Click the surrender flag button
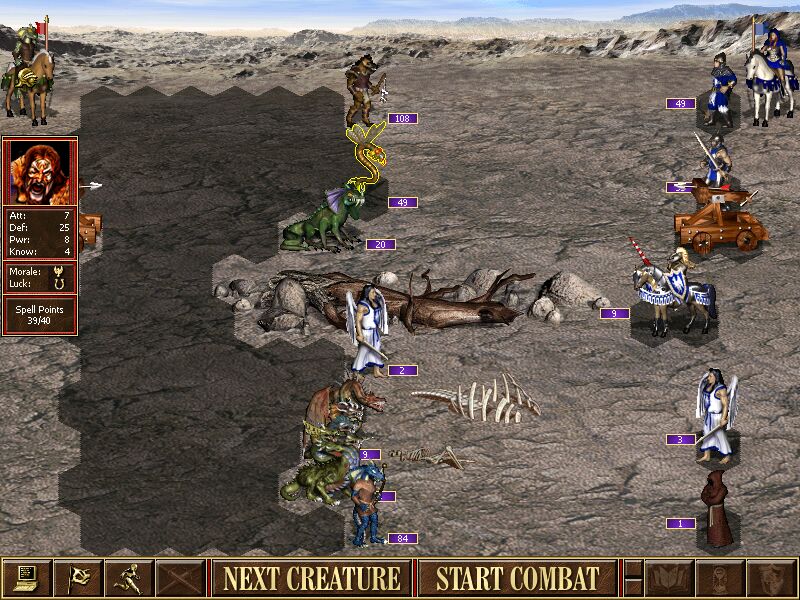This screenshot has width=800, height=600. [78, 578]
